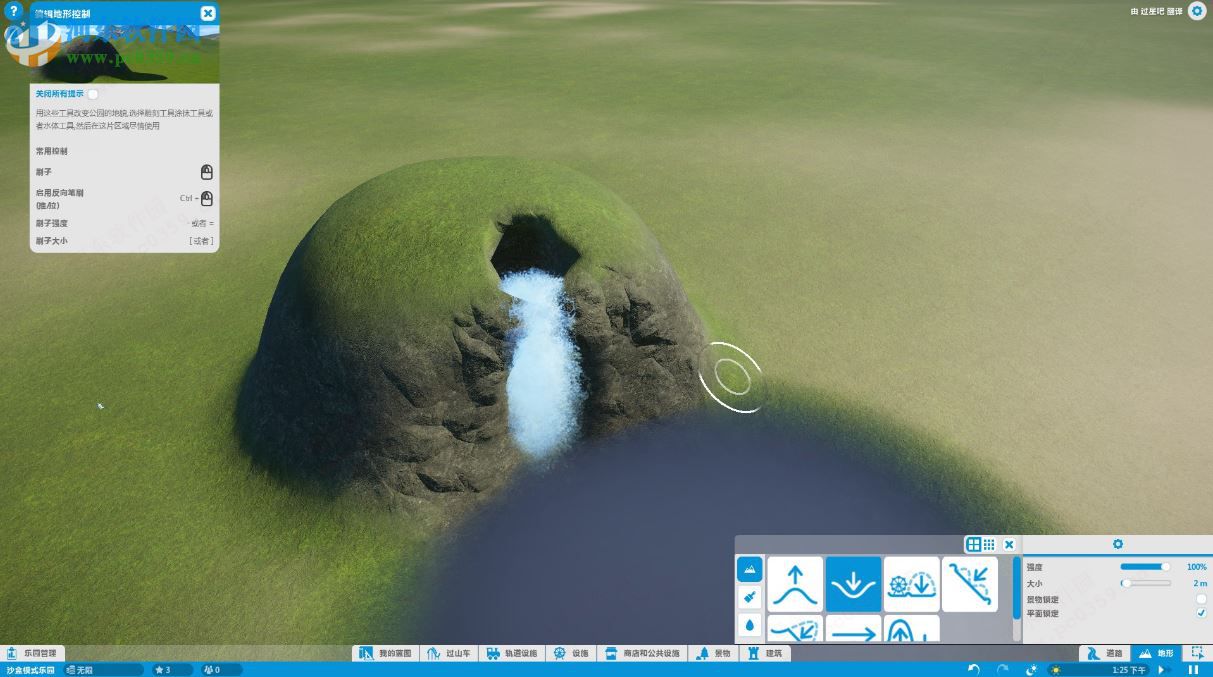1213x677 pixels.
Task: Enable the 景物锁定 checkbox
Action: pos(1201,599)
